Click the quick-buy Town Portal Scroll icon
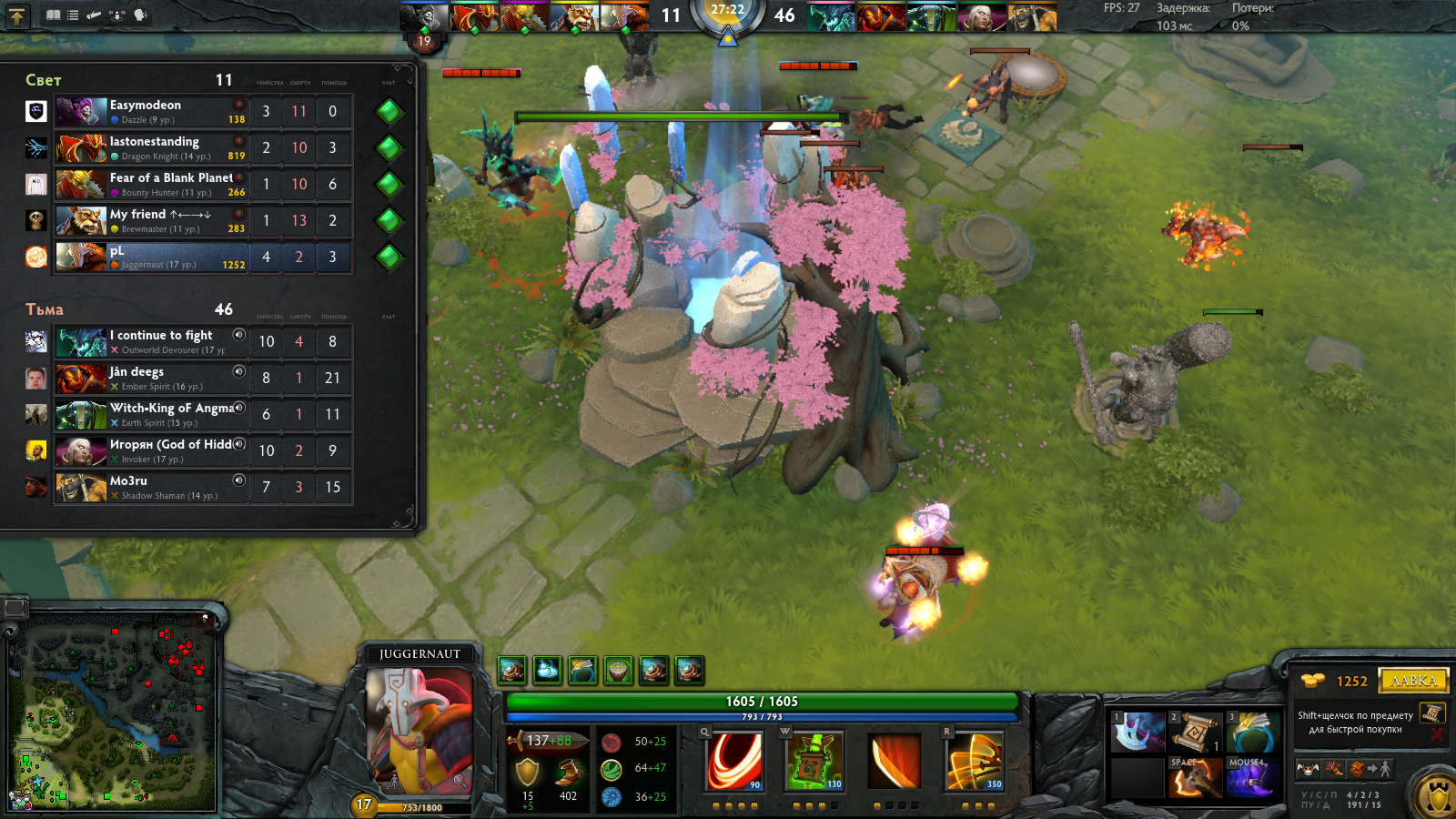The image size is (1456, 819). (1432, 713)
